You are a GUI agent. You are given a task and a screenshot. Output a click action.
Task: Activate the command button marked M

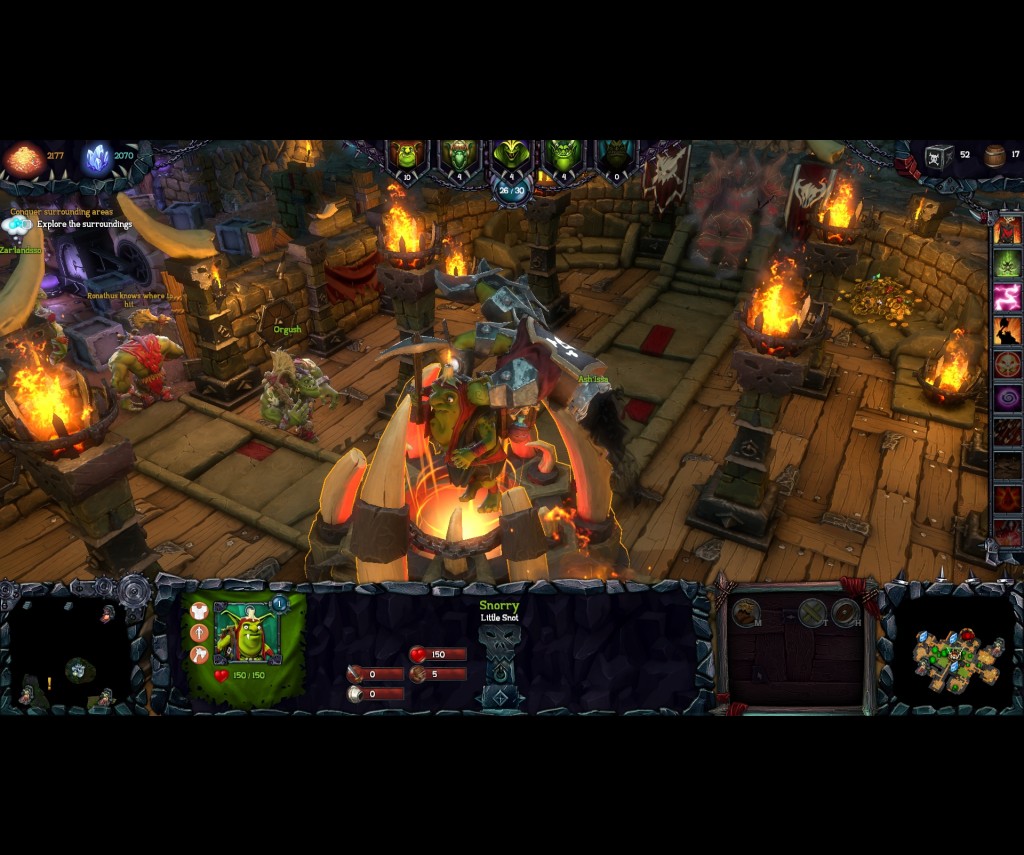click(x=746, y=612)
